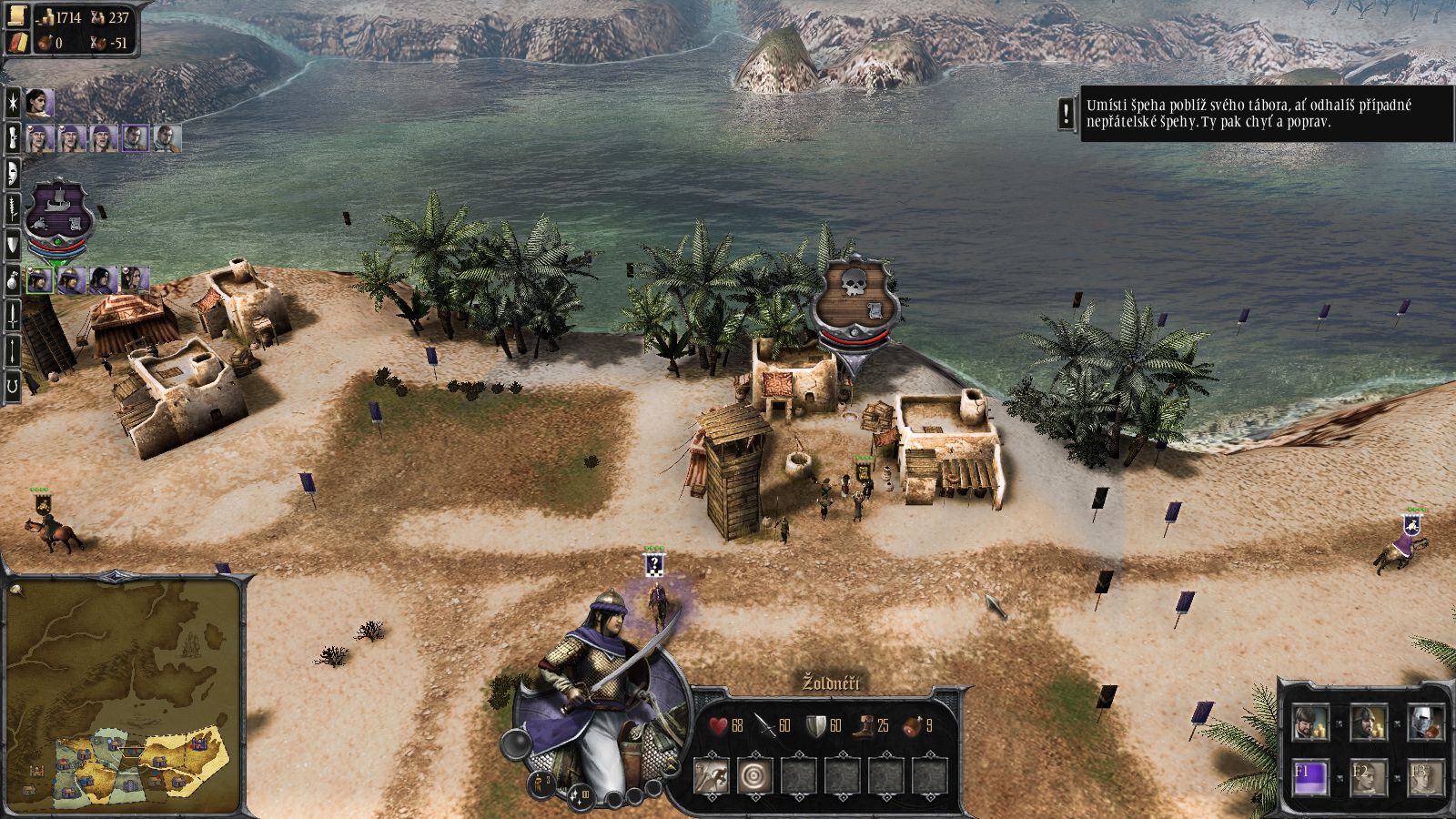This screenshot has width=1456, height=819.
Task: Select the question mark unit banner
Action: (654, 565)
